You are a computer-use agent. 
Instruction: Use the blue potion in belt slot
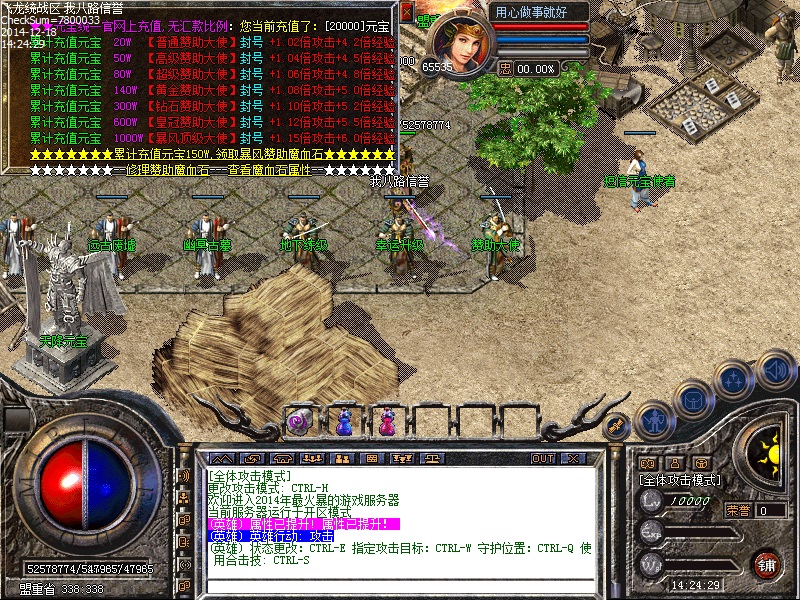342,422
